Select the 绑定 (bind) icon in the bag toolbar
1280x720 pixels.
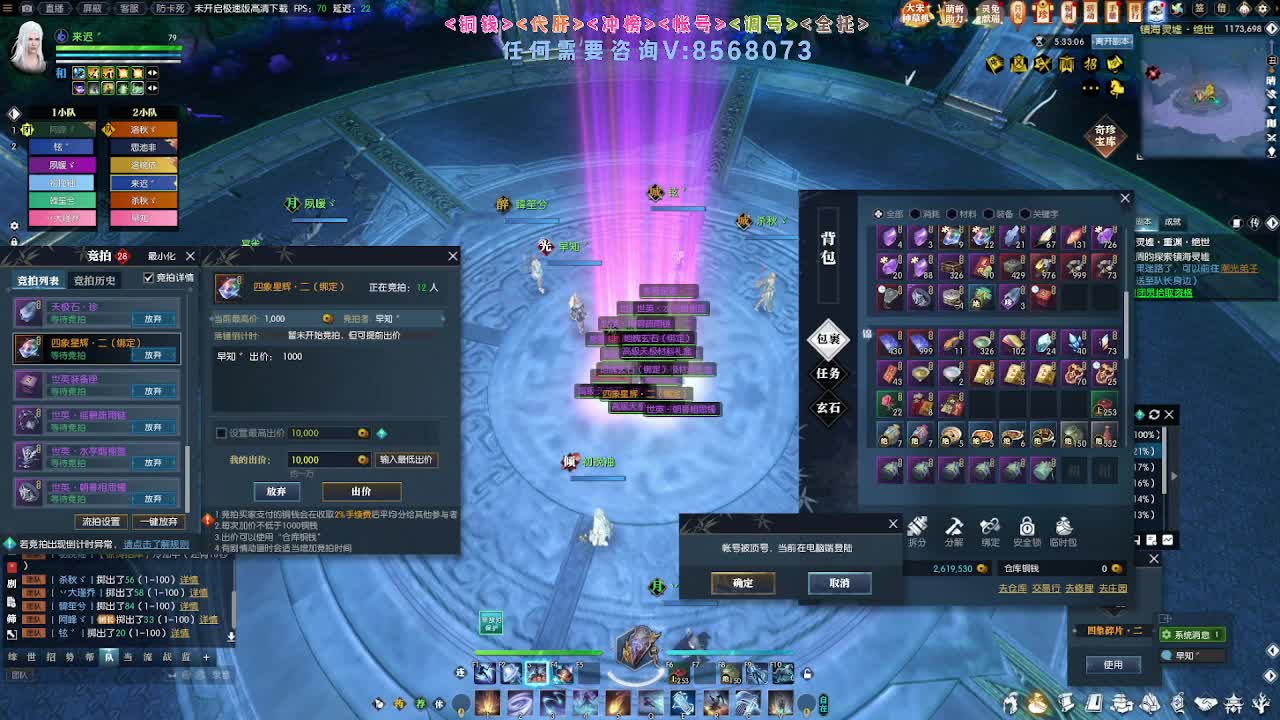(x=990, y=527)
